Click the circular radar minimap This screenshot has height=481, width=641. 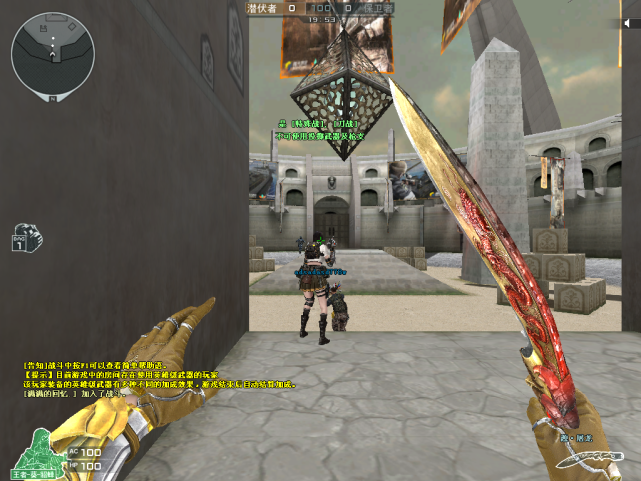53,49
